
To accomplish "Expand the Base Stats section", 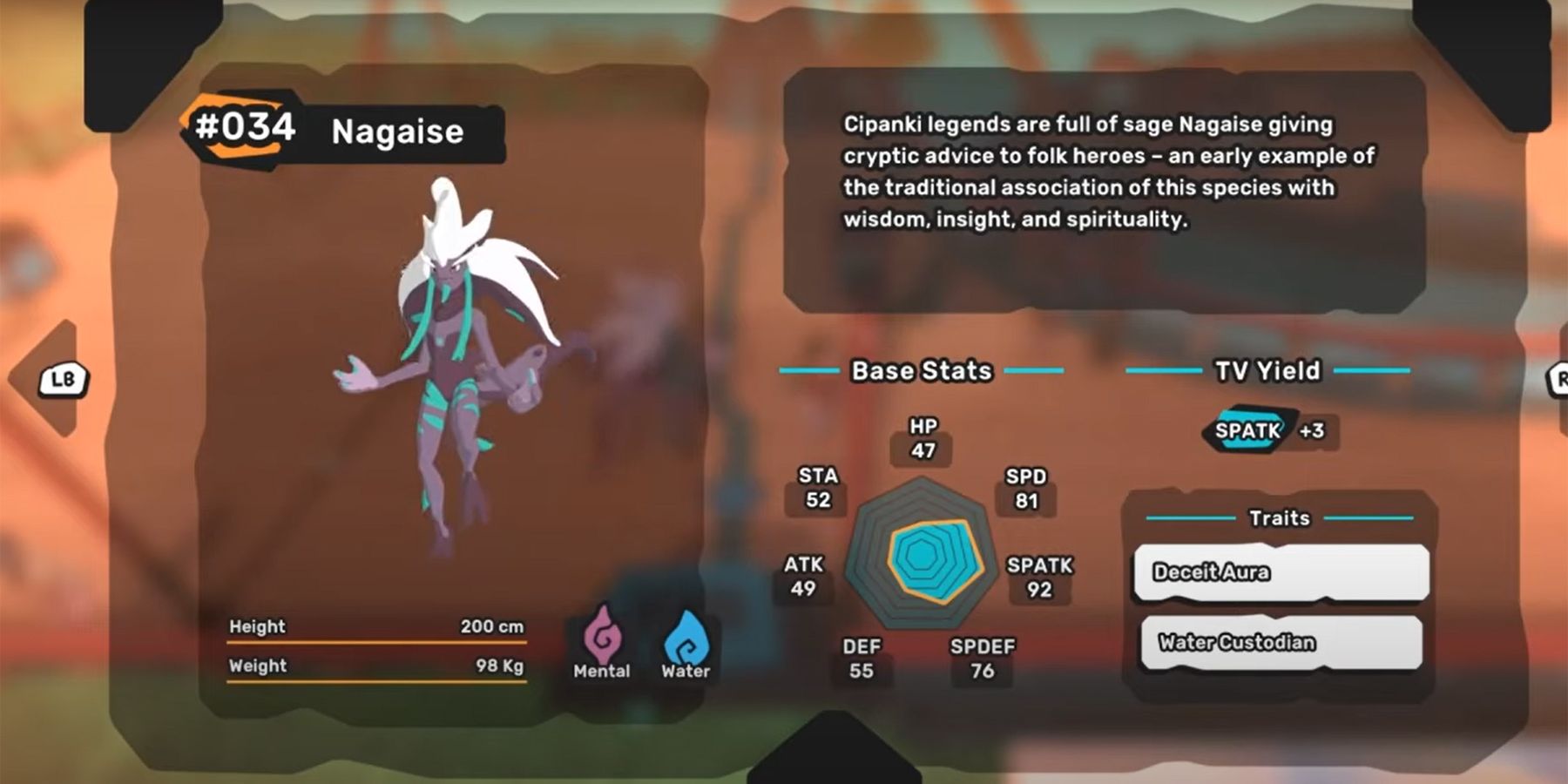I will tap(922, 370).
